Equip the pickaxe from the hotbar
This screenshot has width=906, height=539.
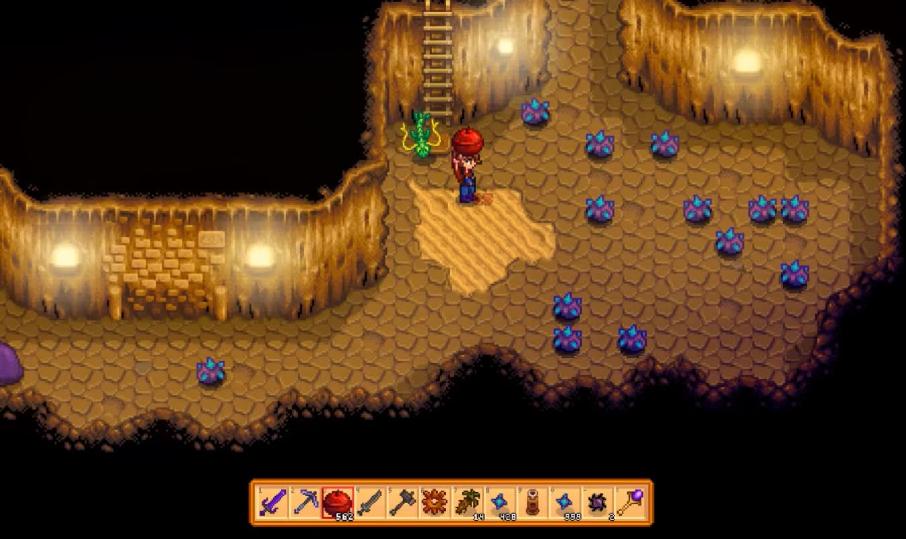tap(304, 502)
